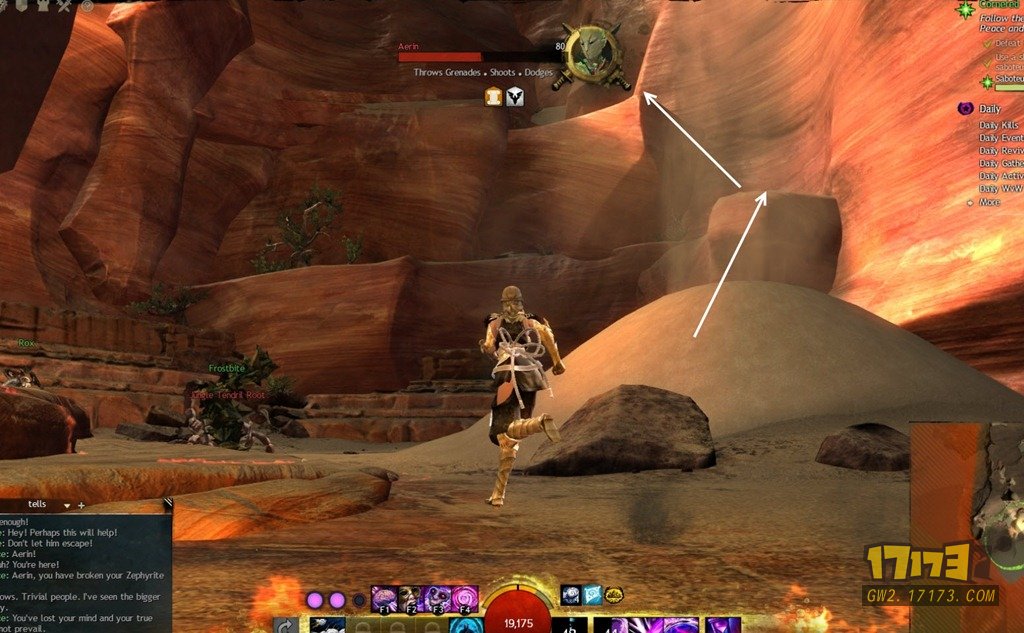Expand More daily achievements
The height and width of the screenshot is (633, 1024).
click(988, 202)
